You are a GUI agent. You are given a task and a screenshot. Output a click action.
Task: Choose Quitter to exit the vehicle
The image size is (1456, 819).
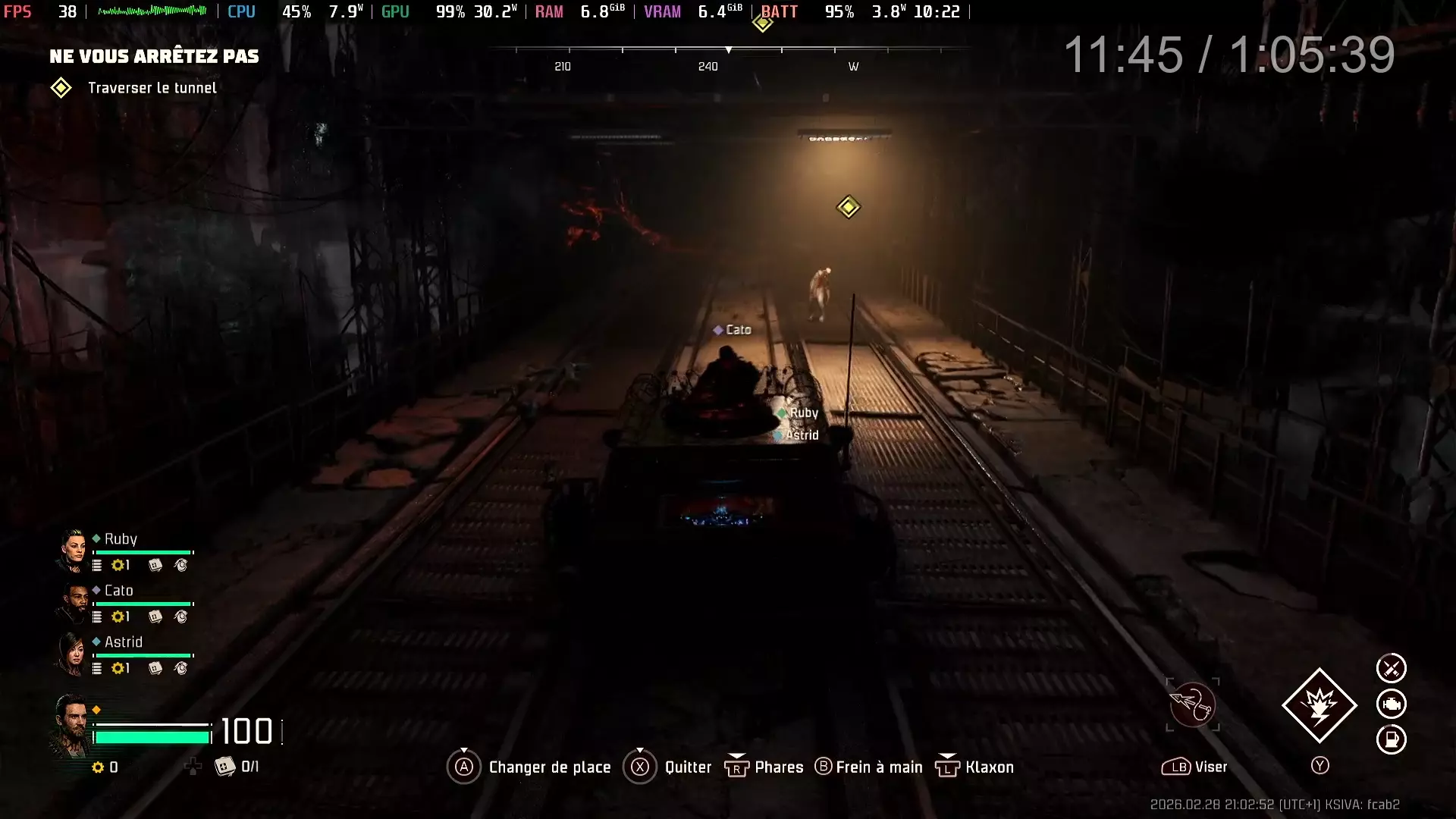(x=687, y=767)
